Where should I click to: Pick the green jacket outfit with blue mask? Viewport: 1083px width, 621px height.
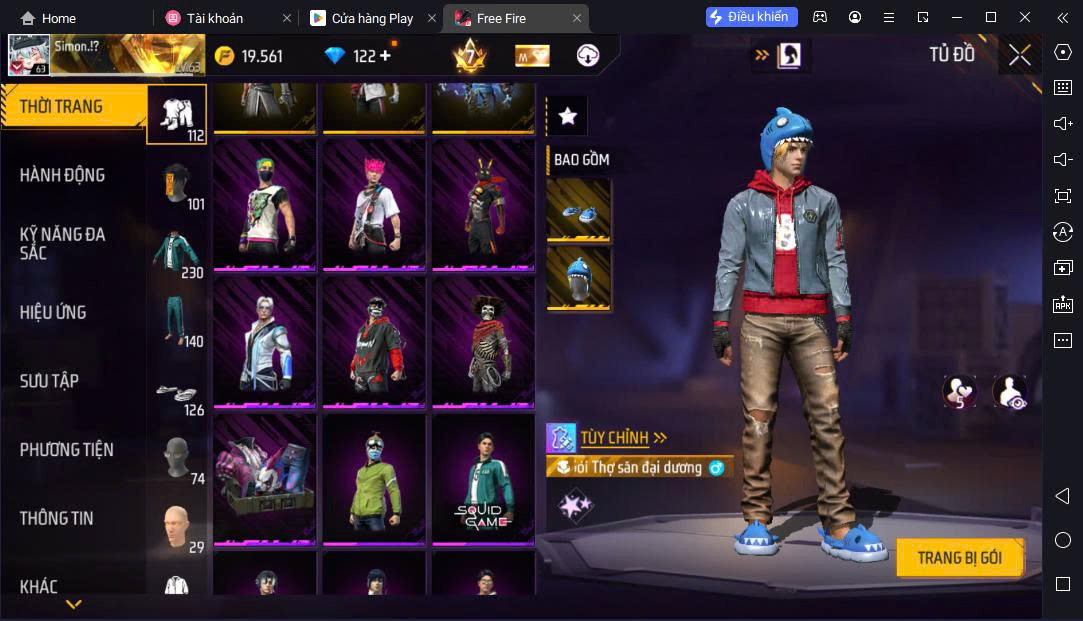pyautogui.click(x=374, y=480)
